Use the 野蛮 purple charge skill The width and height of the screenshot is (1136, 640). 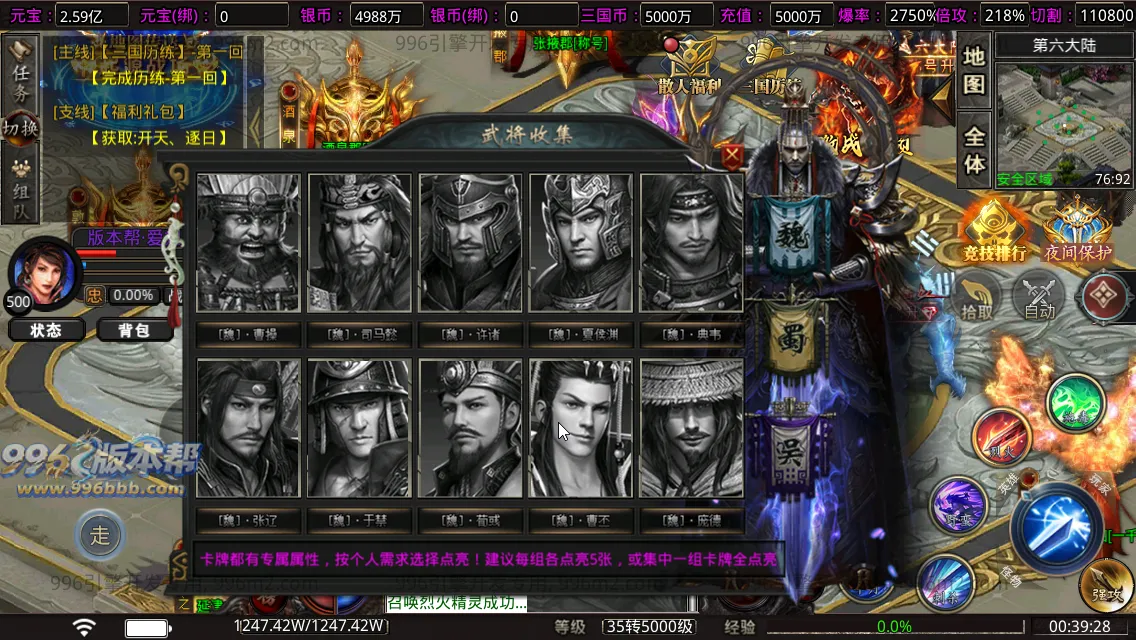(959, 505)
